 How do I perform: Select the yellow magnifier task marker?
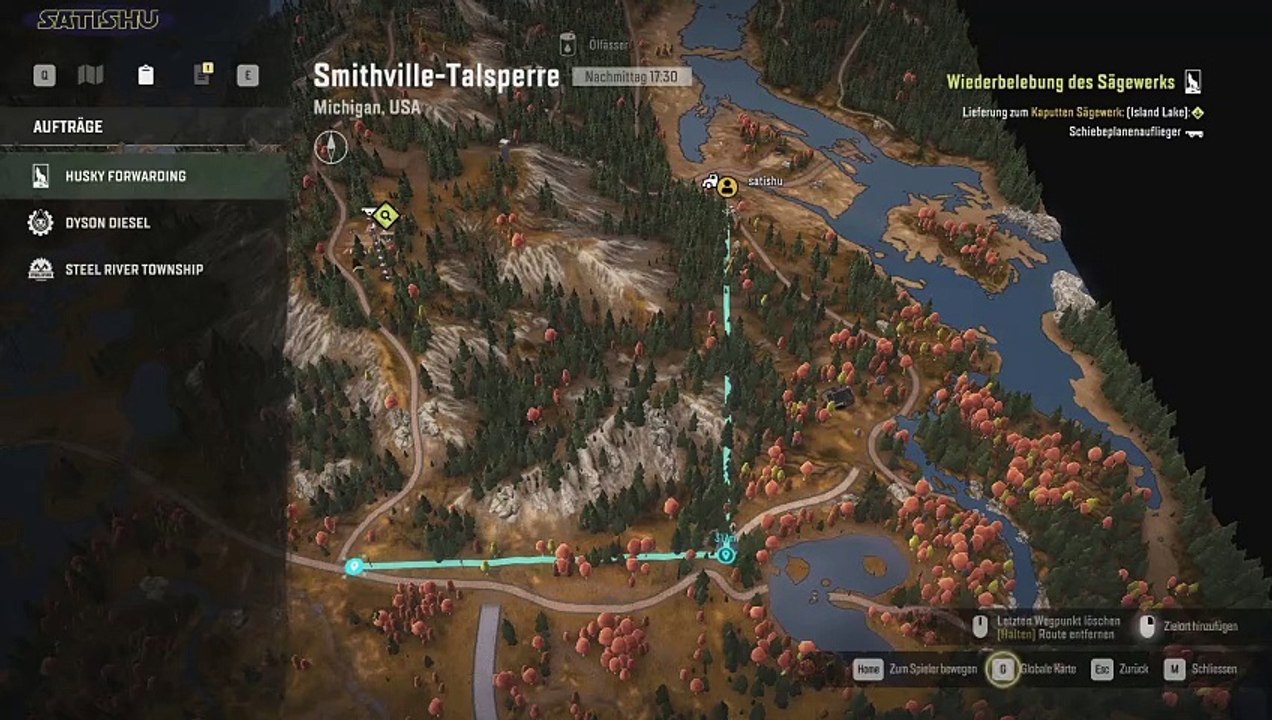(x=387, y=214)
